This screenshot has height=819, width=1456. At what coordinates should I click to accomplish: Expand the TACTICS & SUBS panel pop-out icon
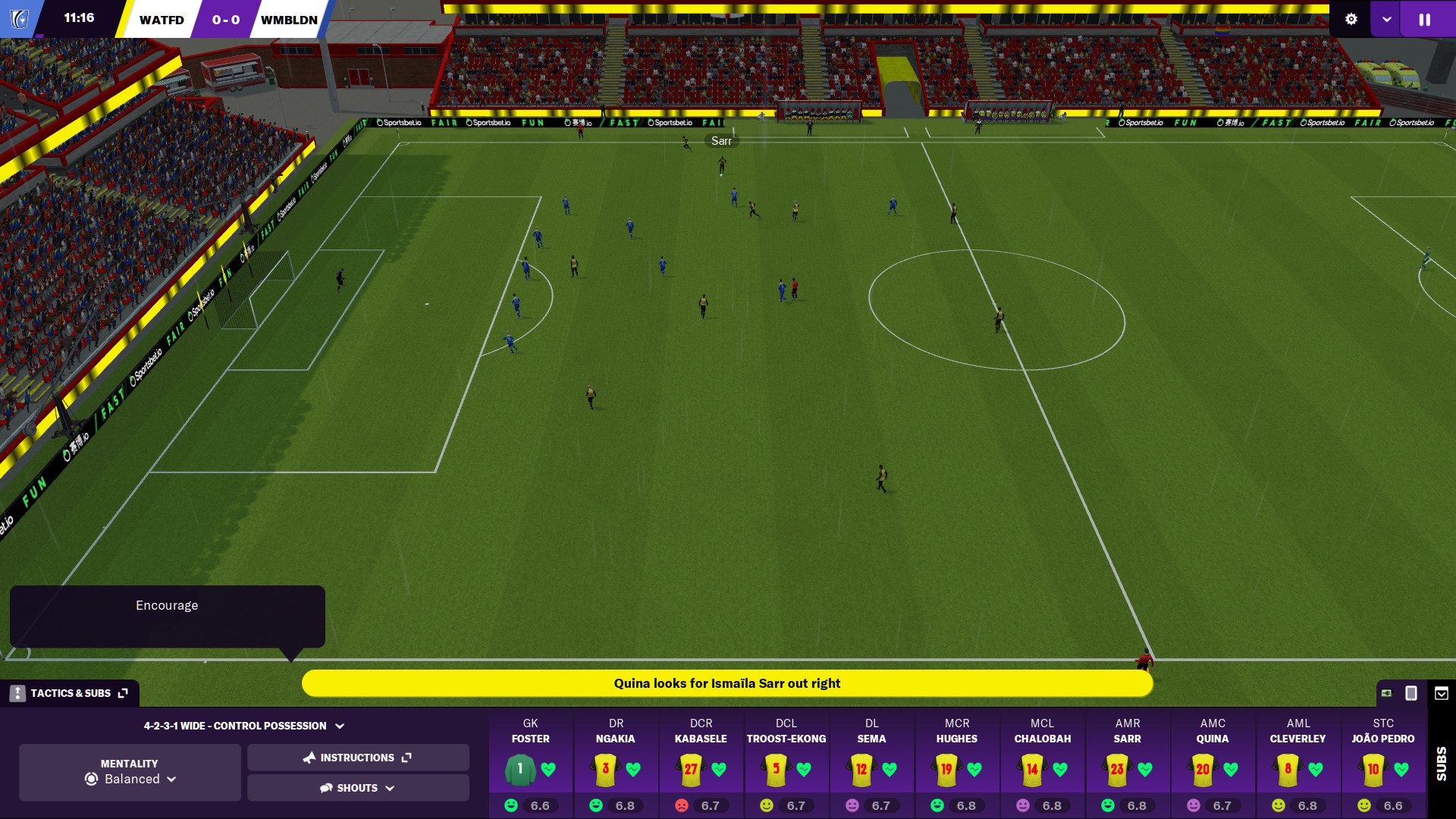121,692
